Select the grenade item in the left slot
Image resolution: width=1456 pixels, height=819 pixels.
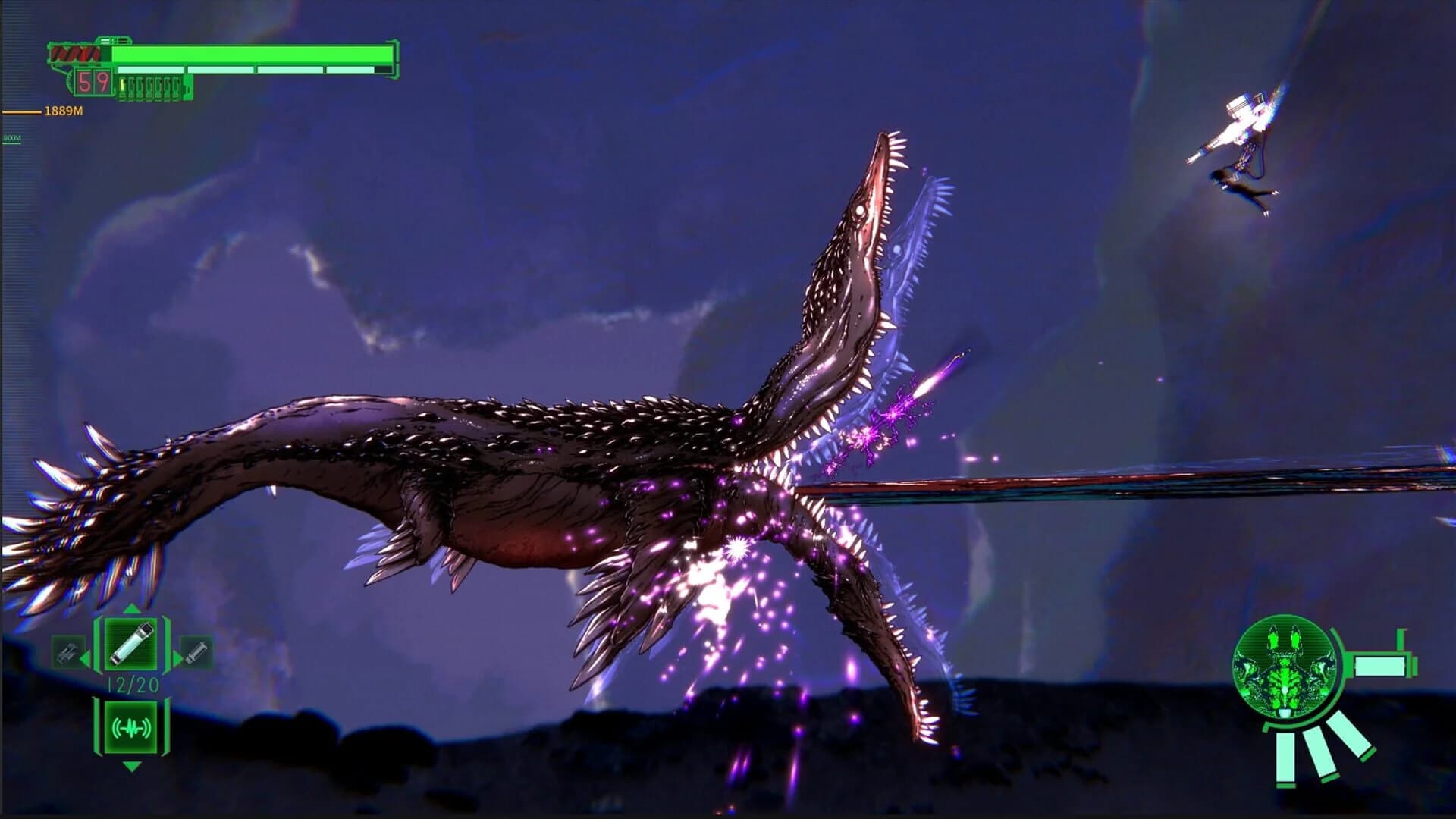point(67,651)
